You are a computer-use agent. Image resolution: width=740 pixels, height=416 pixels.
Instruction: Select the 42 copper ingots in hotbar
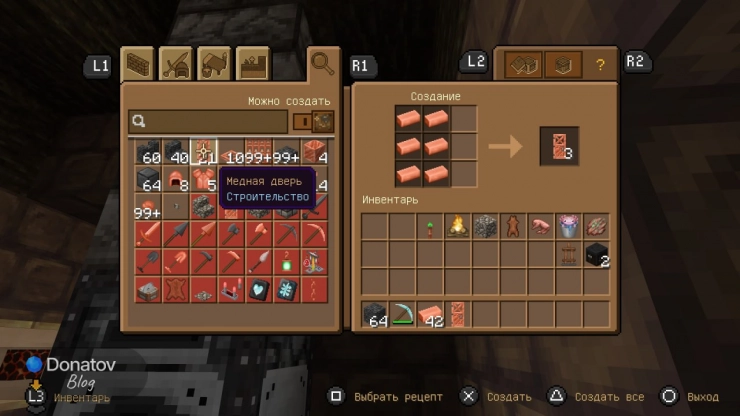pos(430,314)
